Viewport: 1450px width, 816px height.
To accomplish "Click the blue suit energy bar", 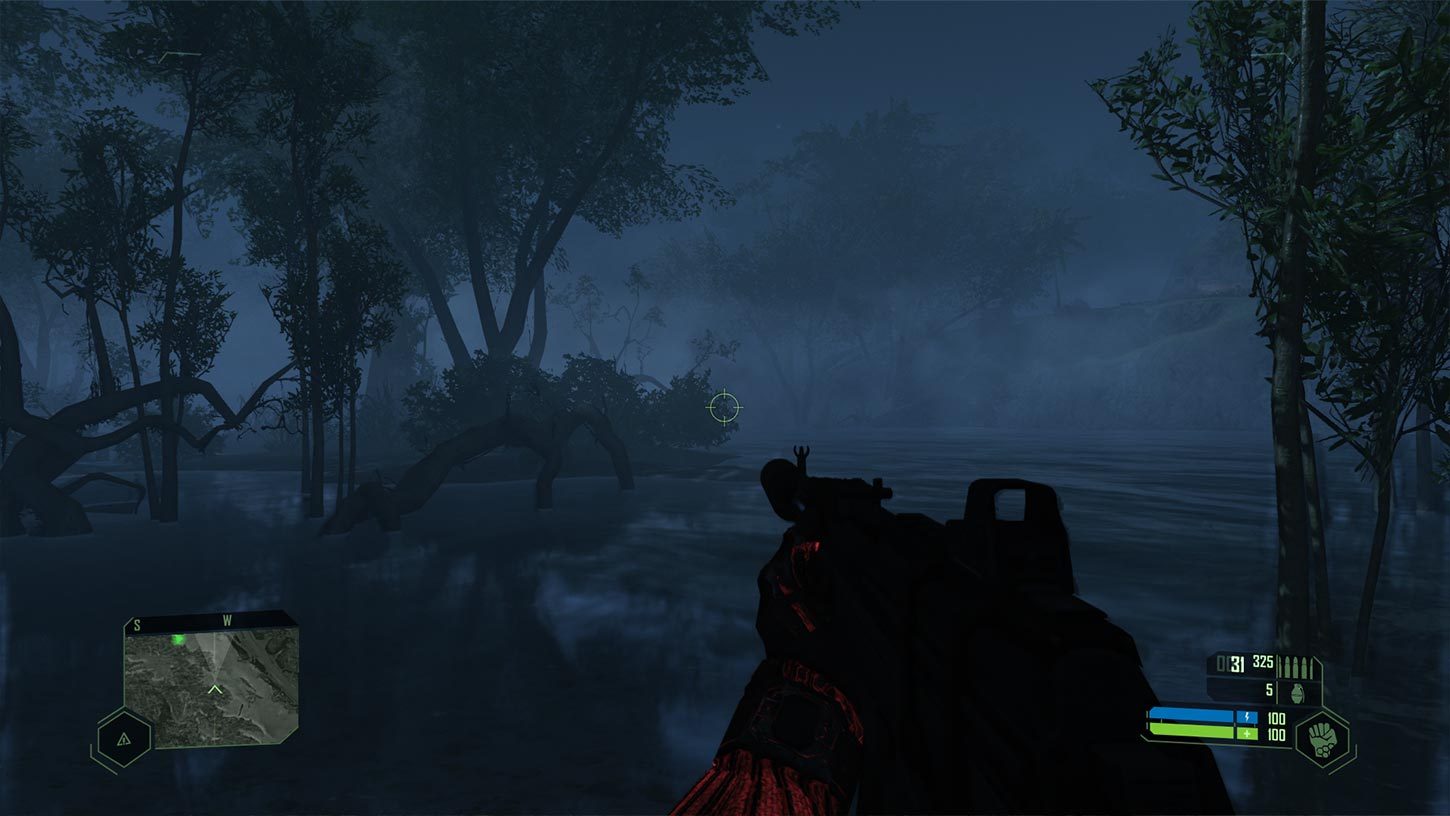I will (x=1189, y=714).
